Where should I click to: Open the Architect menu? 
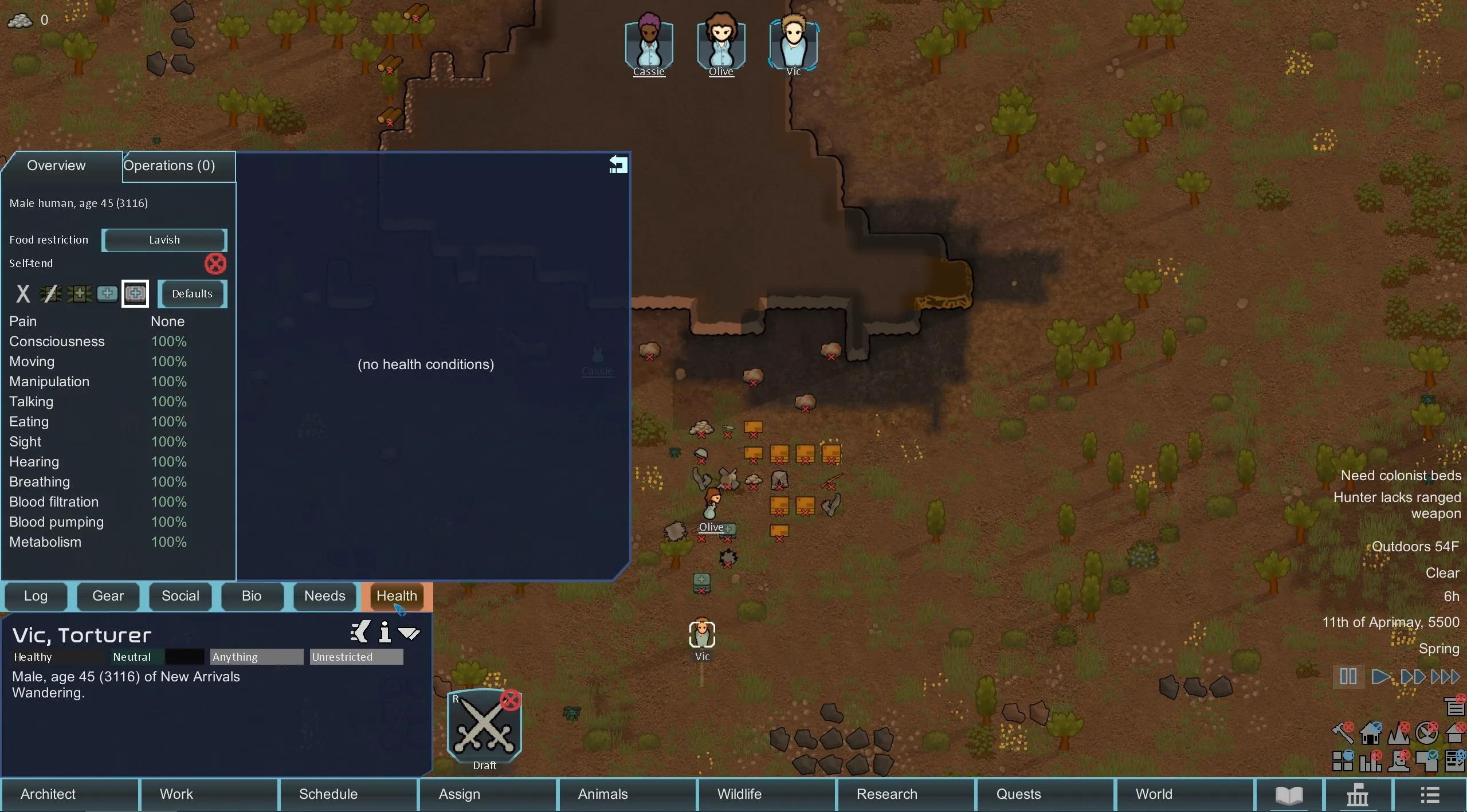point(48,794)
